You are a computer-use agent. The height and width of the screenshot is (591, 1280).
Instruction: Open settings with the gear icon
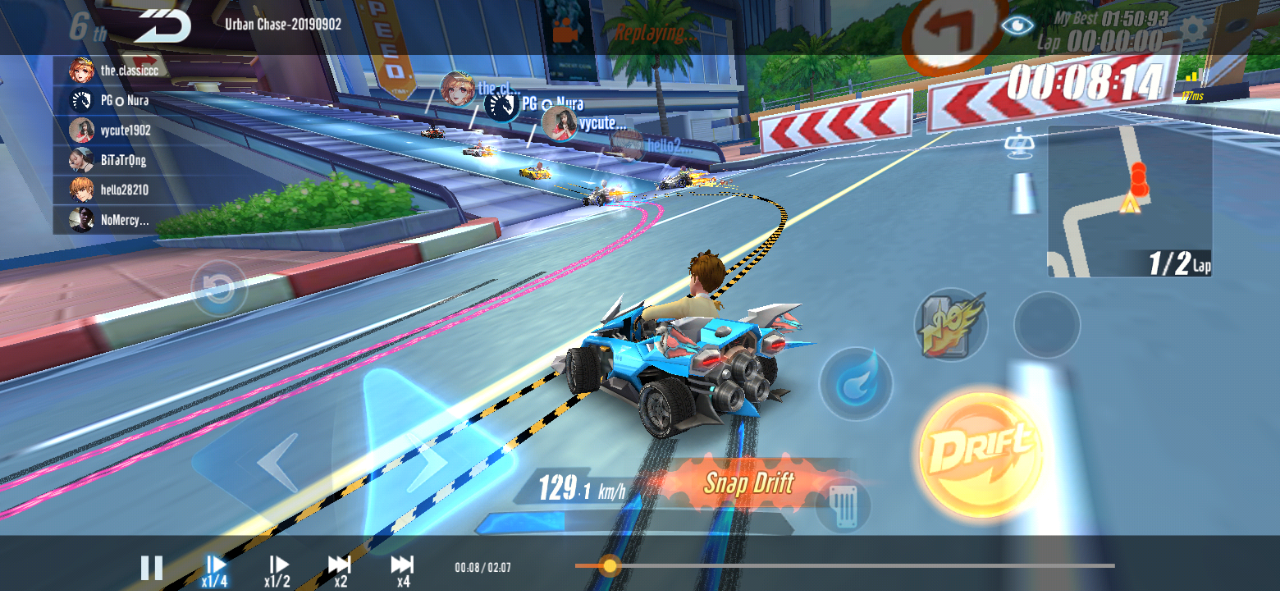click(x=1193, y=28)
